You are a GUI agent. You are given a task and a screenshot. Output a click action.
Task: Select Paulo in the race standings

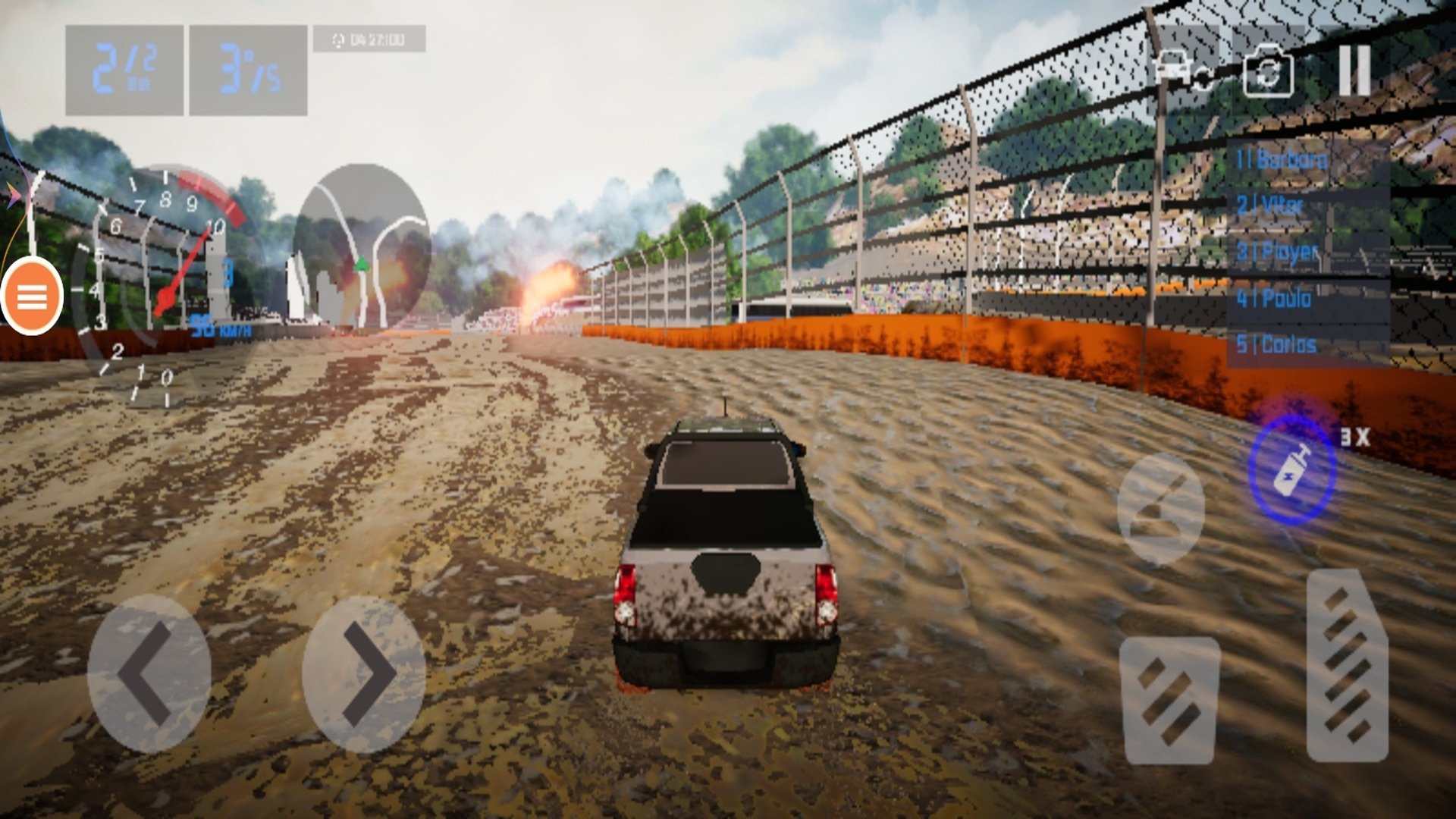pos(1307,299)
